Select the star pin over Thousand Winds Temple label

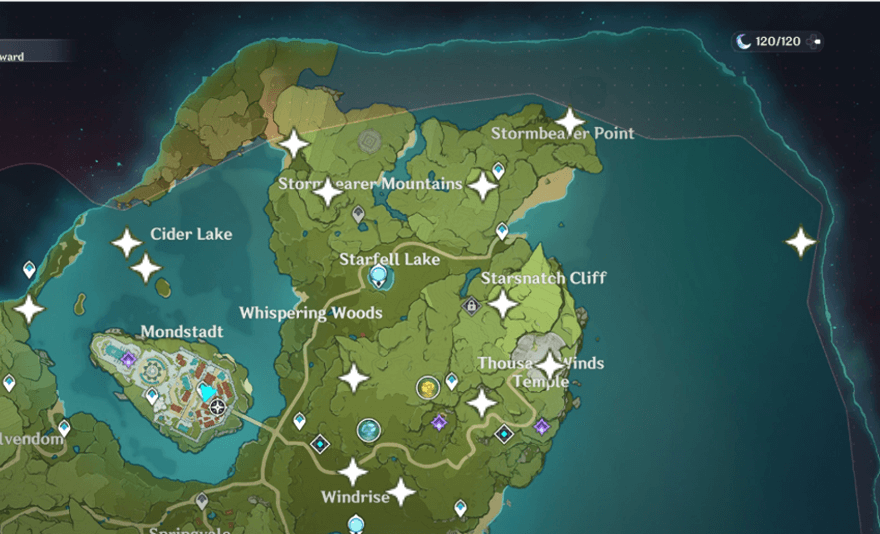549,365
